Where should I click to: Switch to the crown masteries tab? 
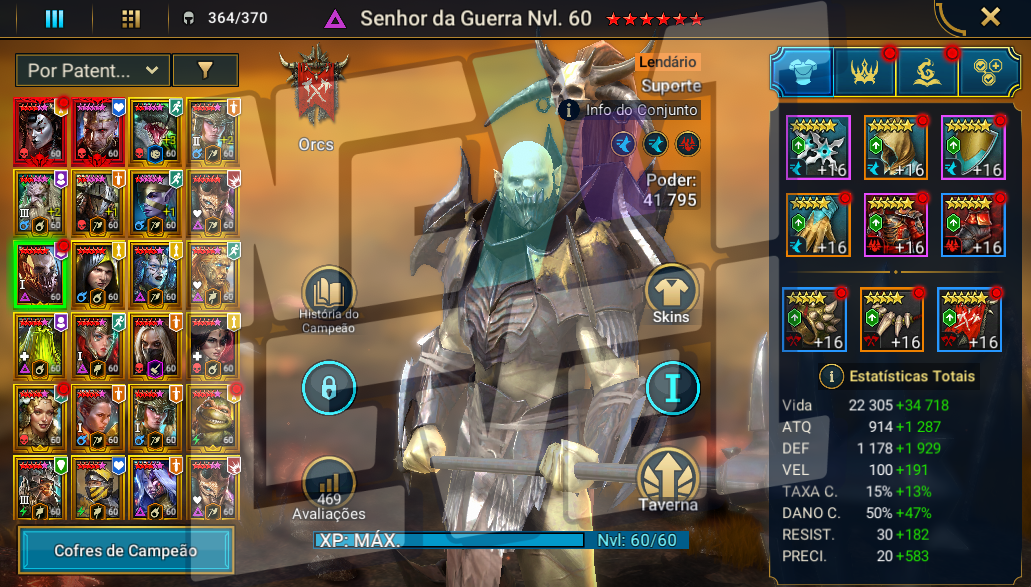tap(863, 72)
